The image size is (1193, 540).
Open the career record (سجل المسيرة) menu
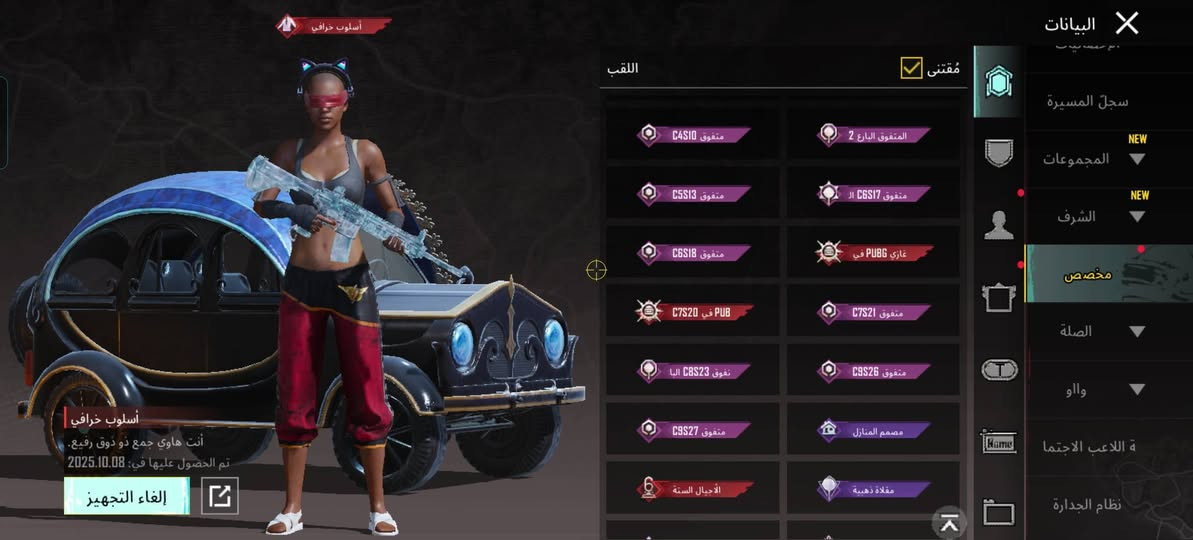tap(1088, 101)
